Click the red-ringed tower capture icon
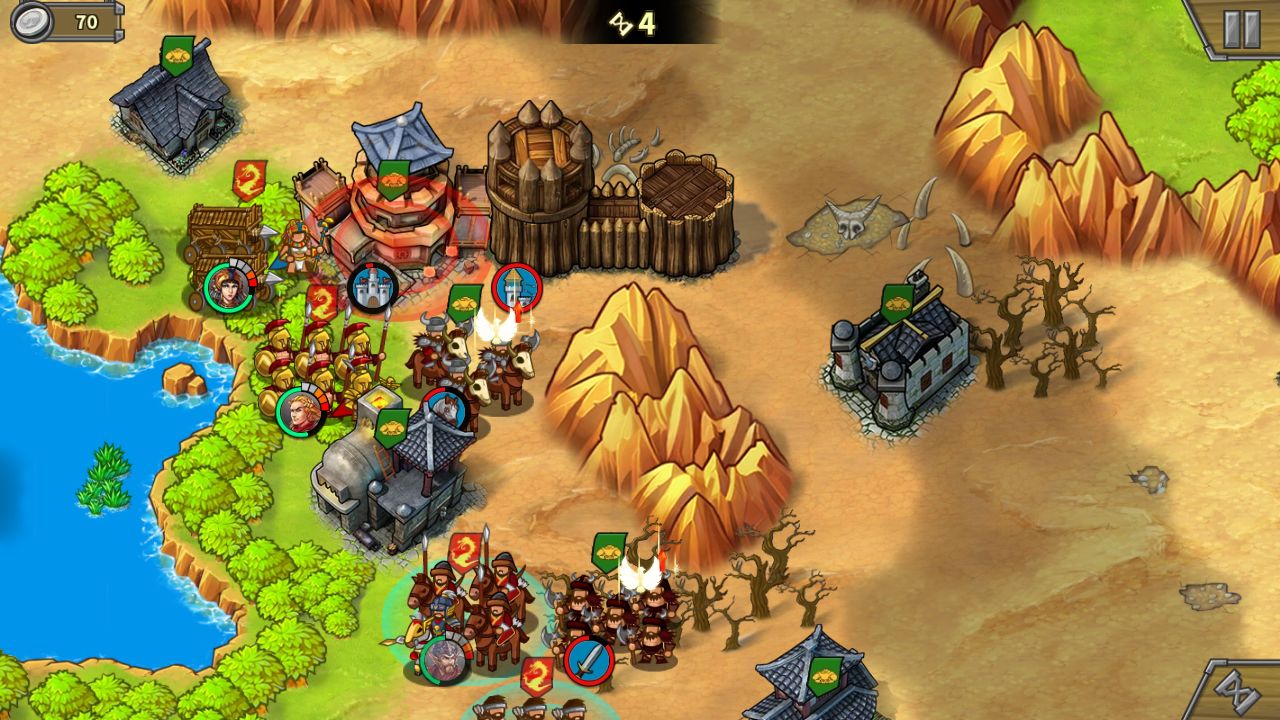Image resolution: width=1280 pixels, height=720 pixels. pos(516,288)
